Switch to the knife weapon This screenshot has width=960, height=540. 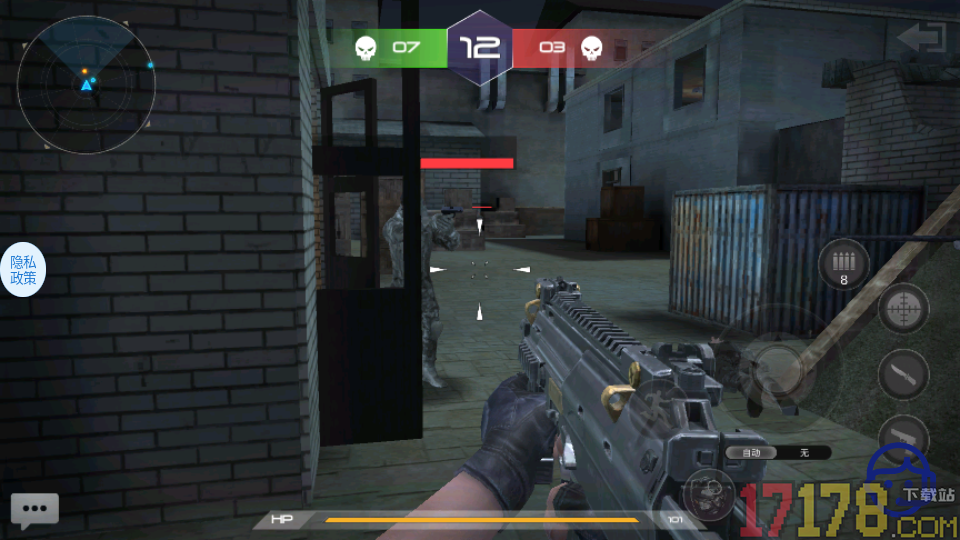pyautogui.click(x=903, y=375)
